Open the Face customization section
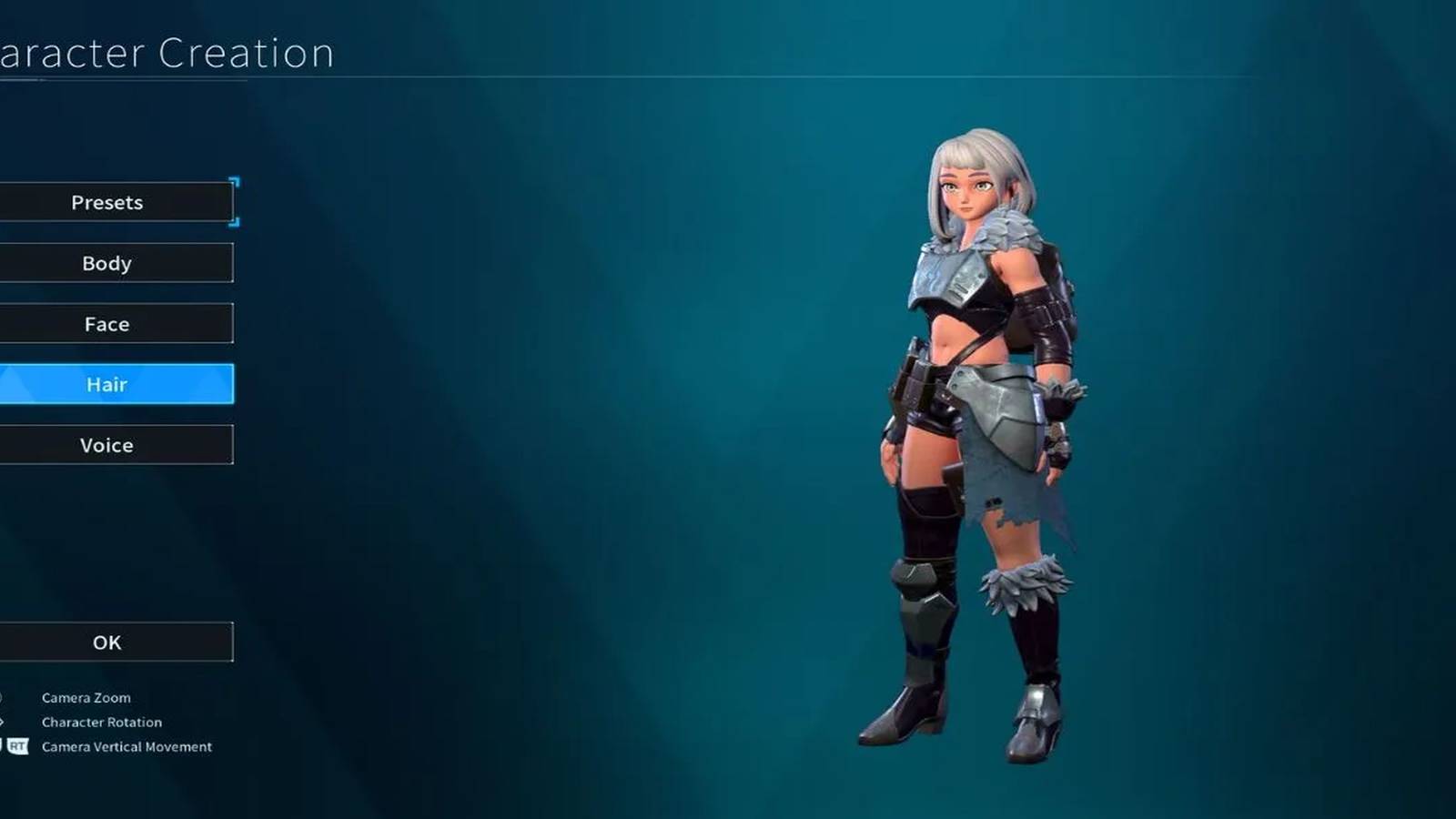 click(106, 323)
